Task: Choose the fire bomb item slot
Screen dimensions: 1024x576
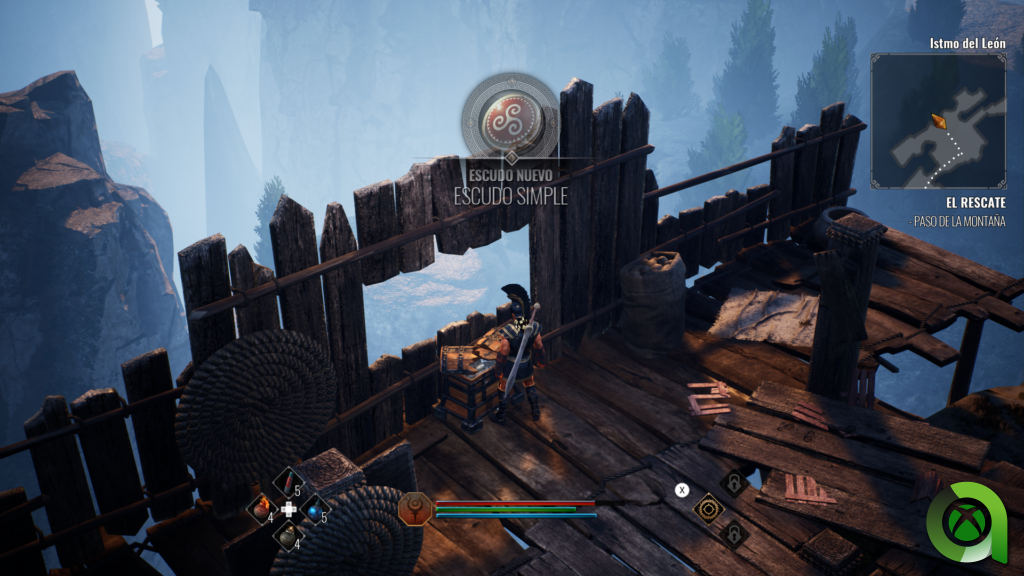Action: (x=263, y=509)
